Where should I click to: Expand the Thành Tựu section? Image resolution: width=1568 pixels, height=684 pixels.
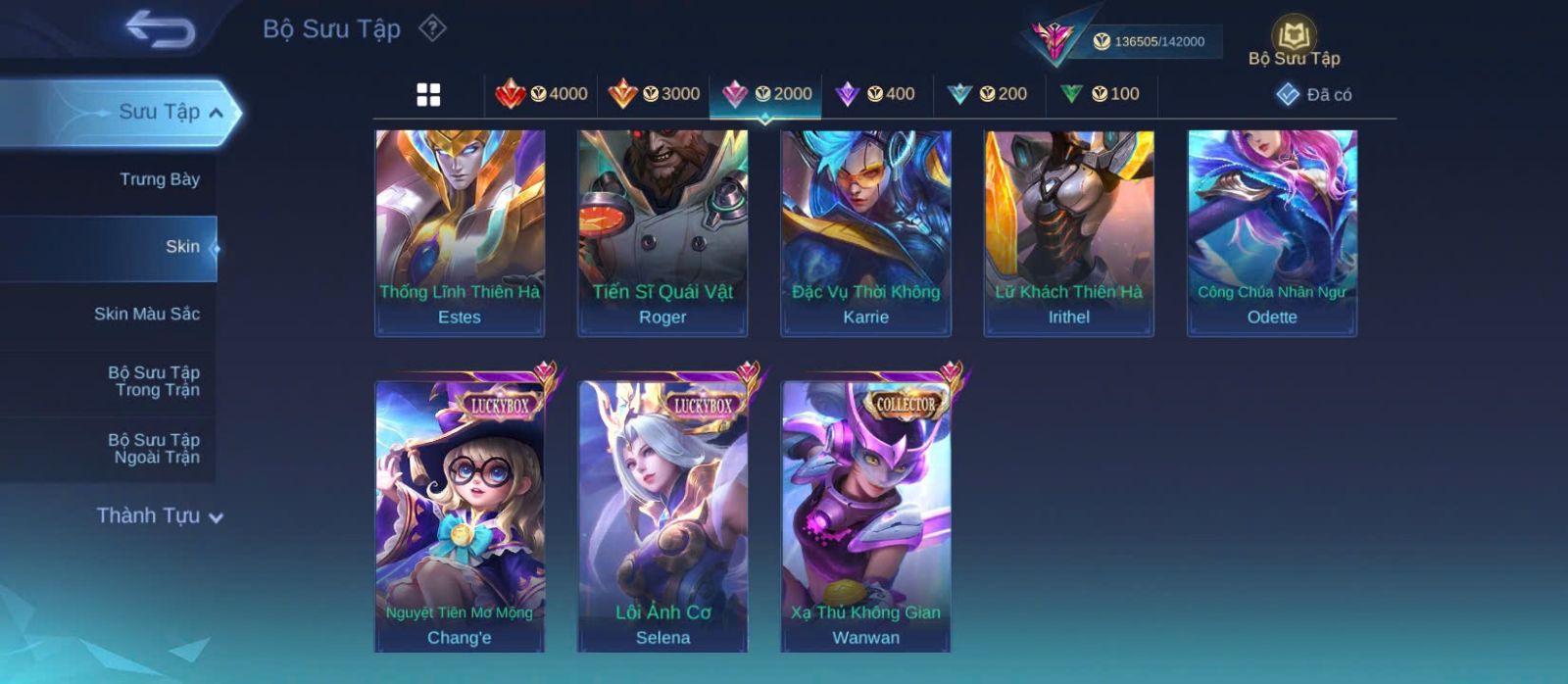point(159,515)
